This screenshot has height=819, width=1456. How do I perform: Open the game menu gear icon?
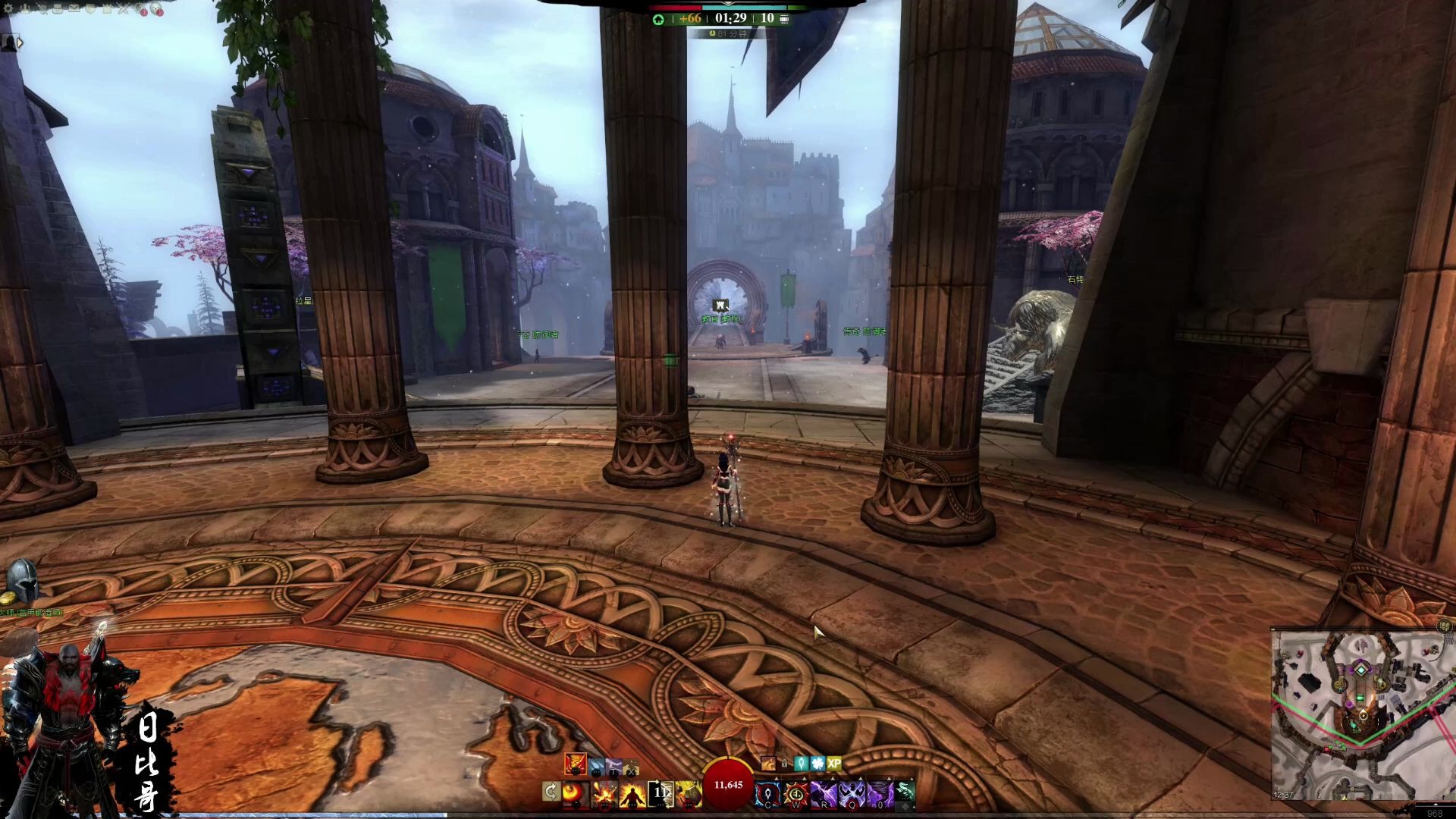pyautogui.click(x=9, y=8)
